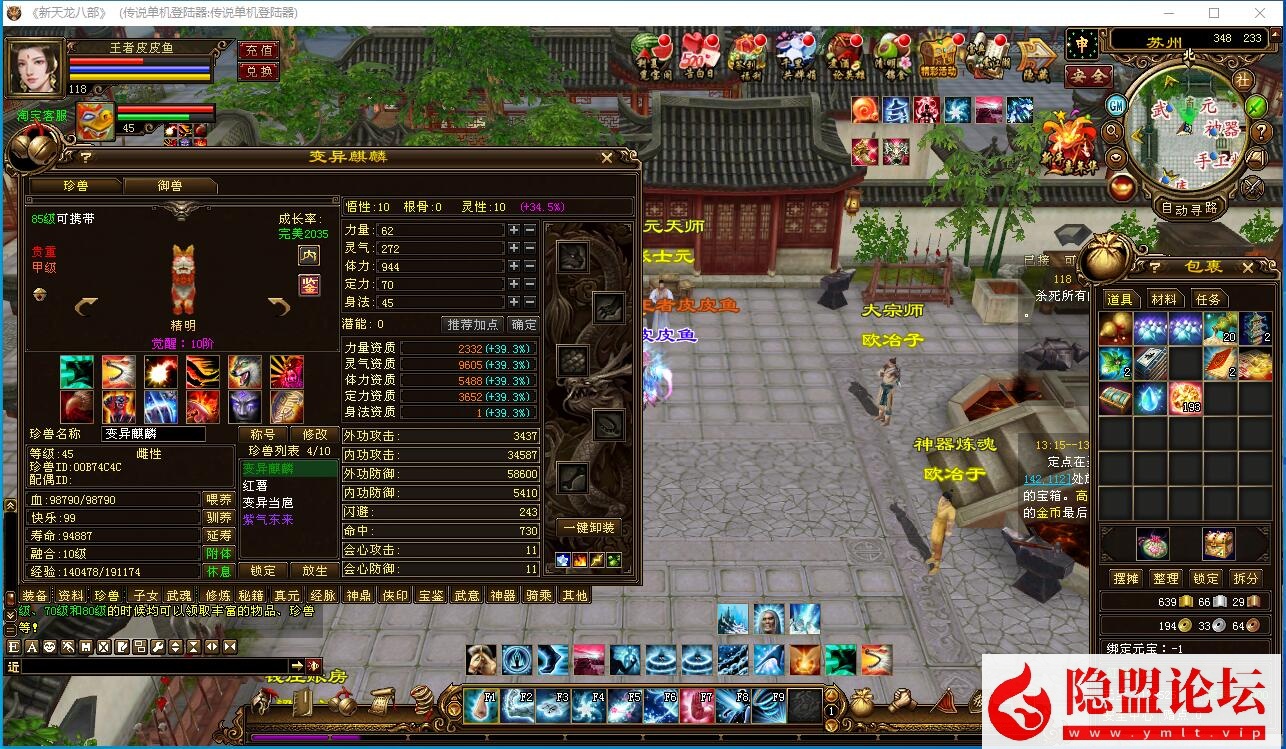The image size is (1286, 749).
Task: Toggle the 锁定 lock in the 包裹 window
Action: [x=1205, y=578]
